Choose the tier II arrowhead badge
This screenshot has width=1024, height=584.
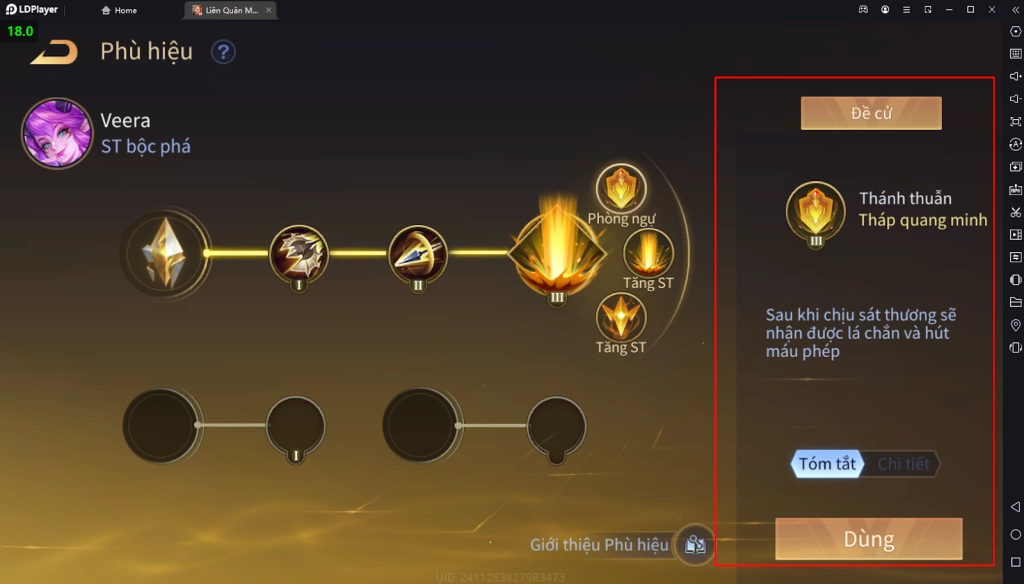417,253
